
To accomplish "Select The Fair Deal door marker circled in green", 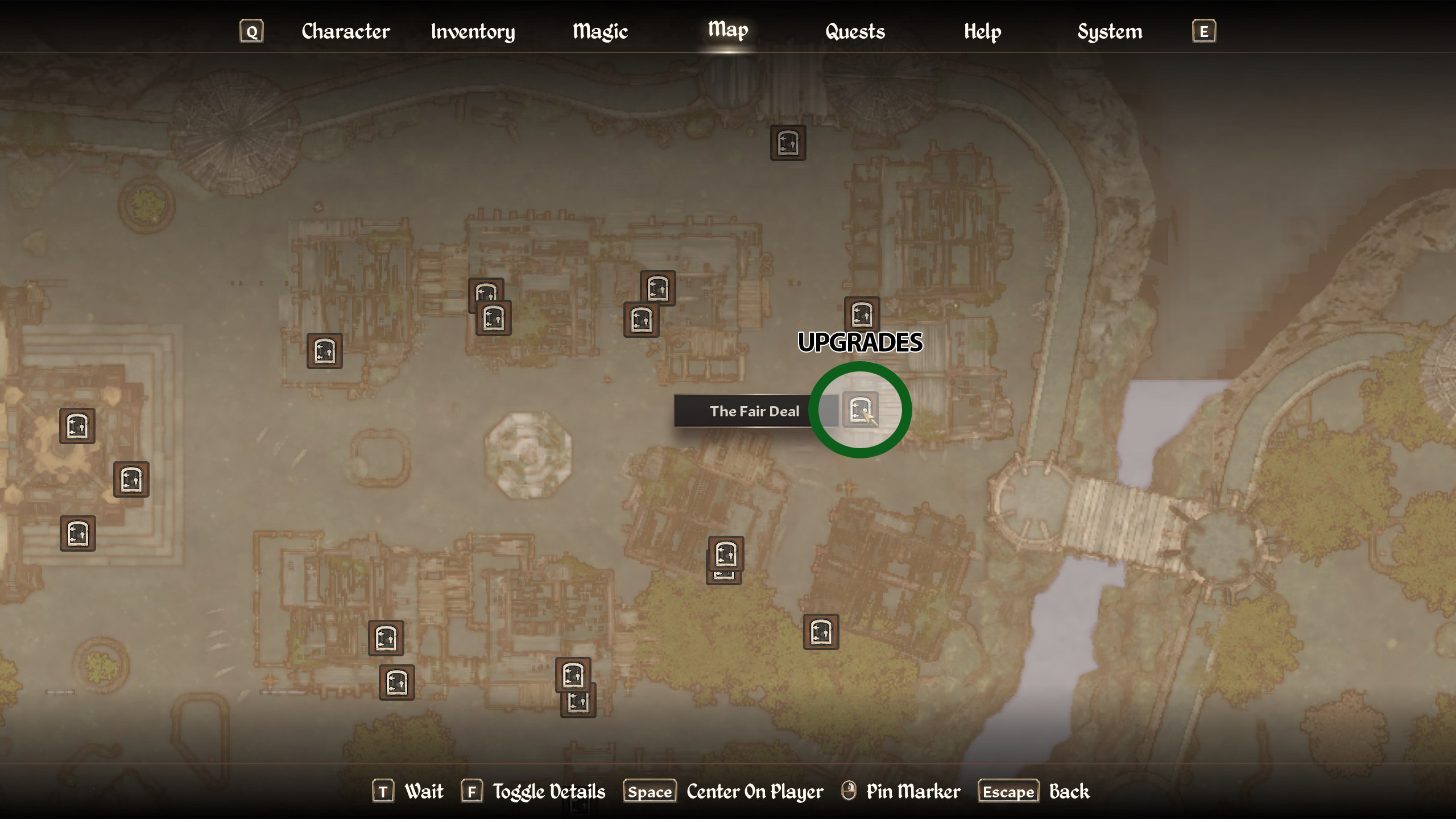I will click(x=860, y=408).
